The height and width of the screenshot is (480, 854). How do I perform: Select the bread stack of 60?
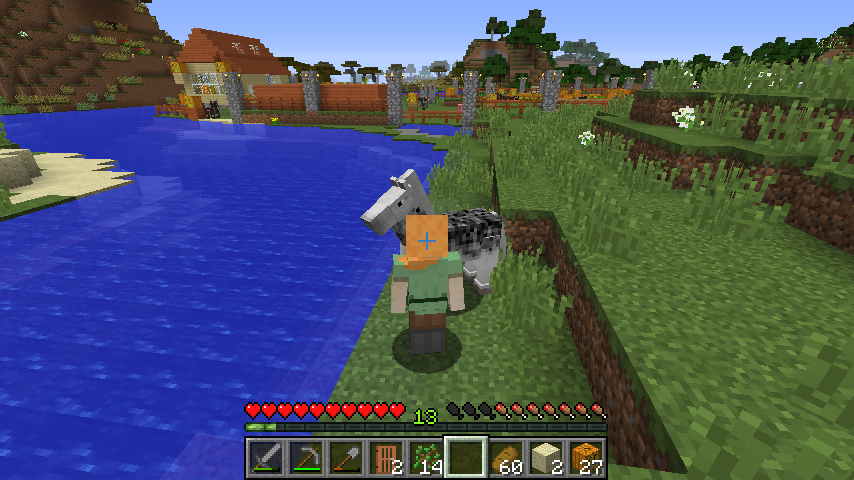tap(506, 458)
